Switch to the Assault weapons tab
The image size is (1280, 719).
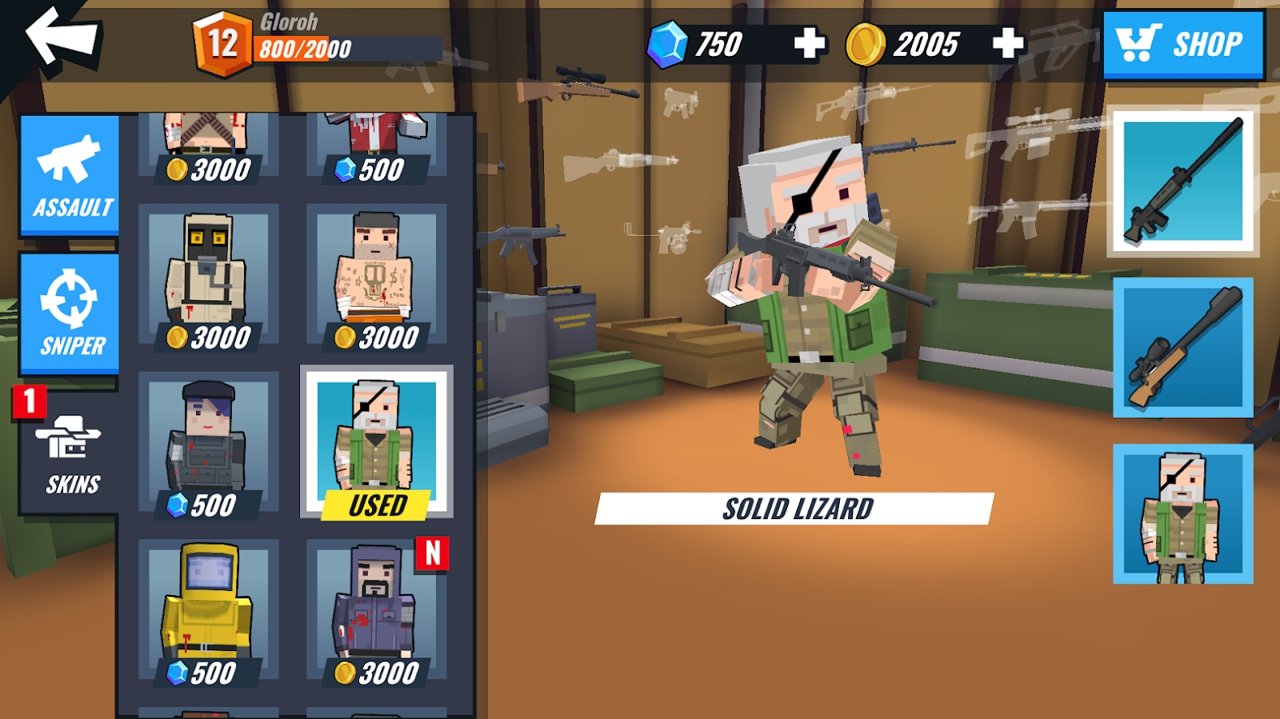[70, 176]
